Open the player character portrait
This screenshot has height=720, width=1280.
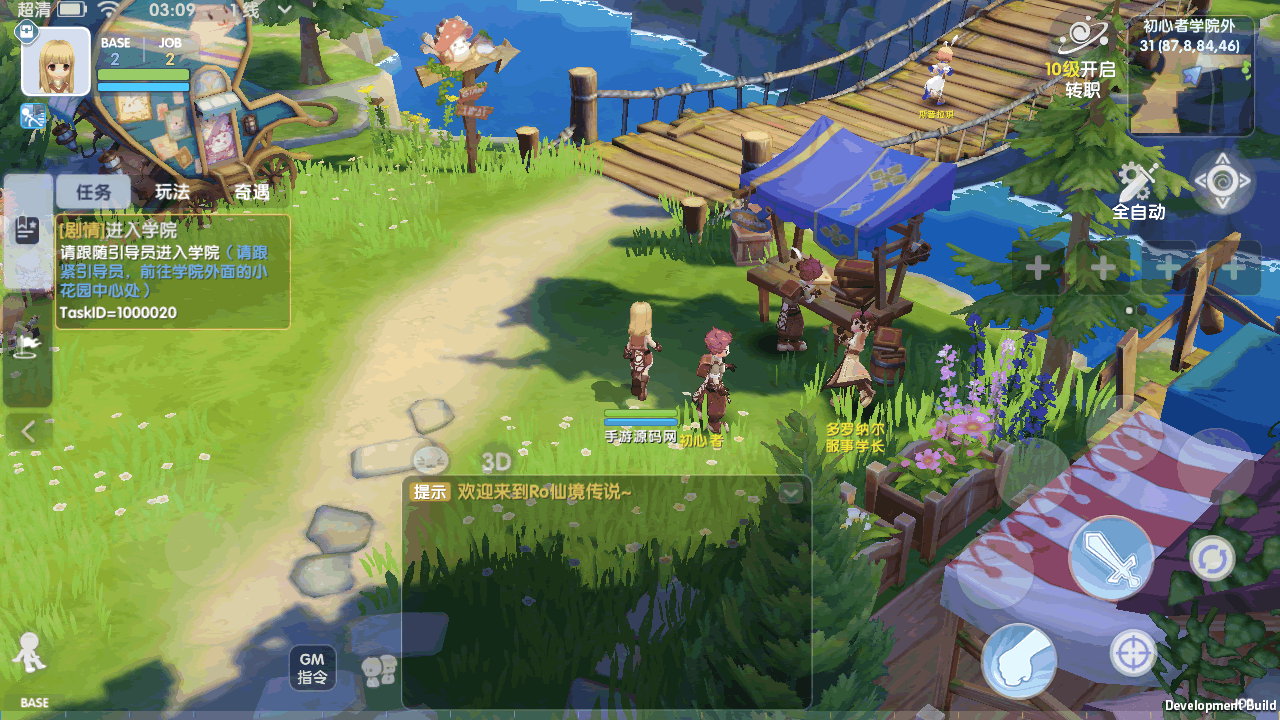coord(56,61)
